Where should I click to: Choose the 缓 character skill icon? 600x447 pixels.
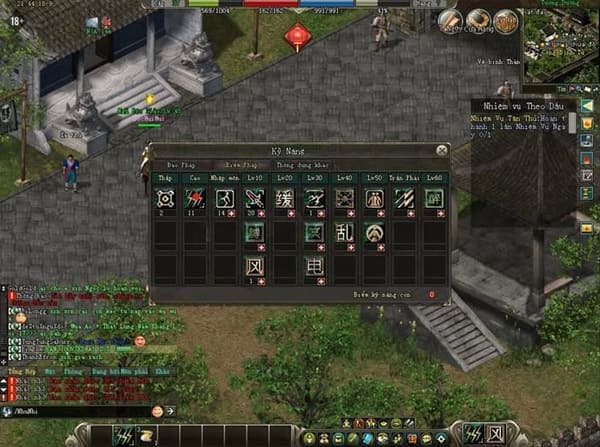(284, 199)
